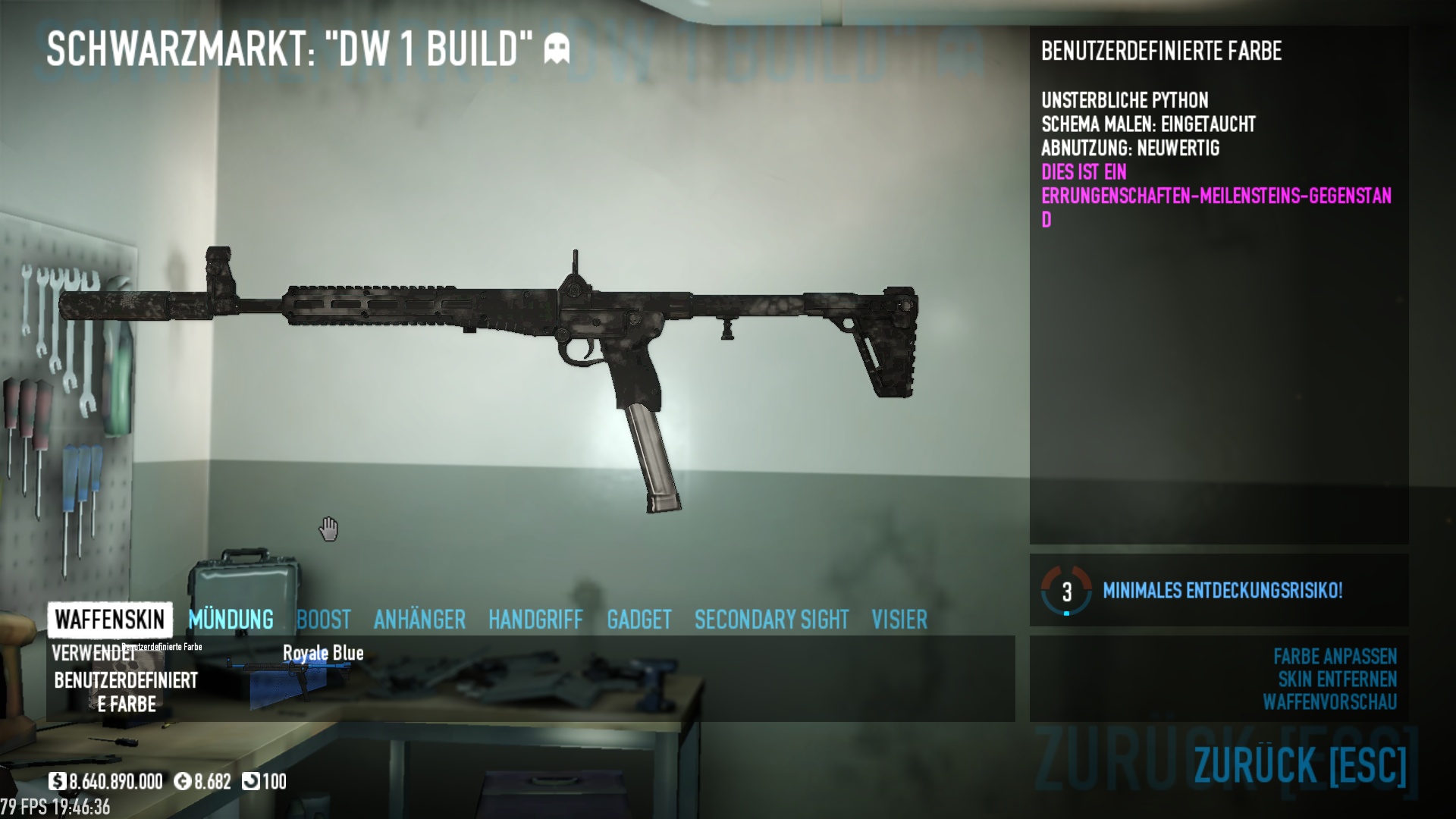This screenshot has width=1456, height=819.
Task: Click Farbe Anpassen to customize color
Action: click(x=1335, y=656)
